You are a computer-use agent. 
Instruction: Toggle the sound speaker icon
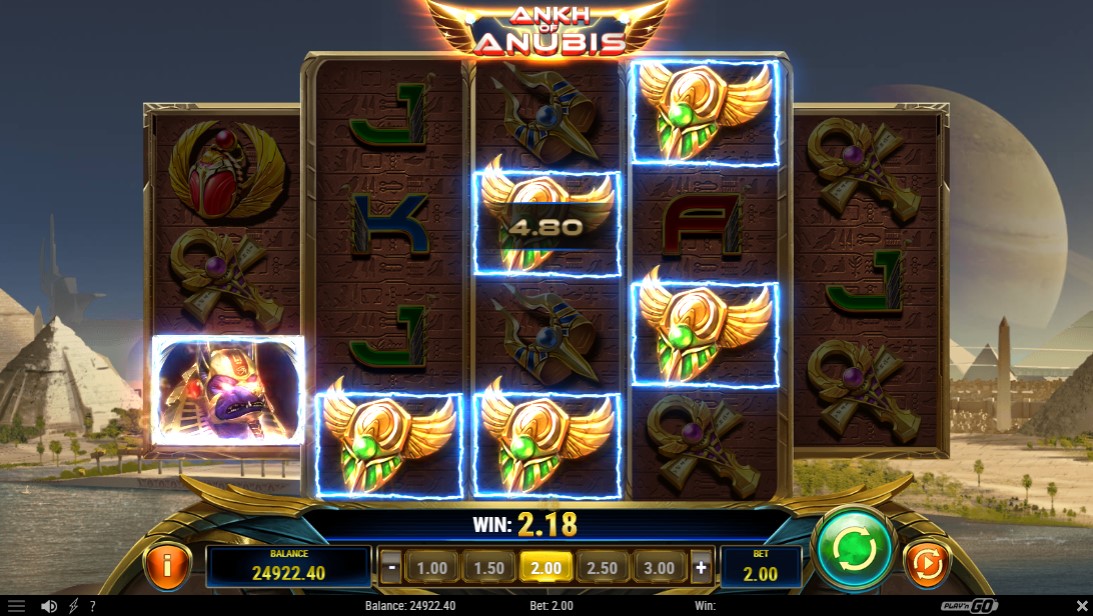[x=48, y=606]
